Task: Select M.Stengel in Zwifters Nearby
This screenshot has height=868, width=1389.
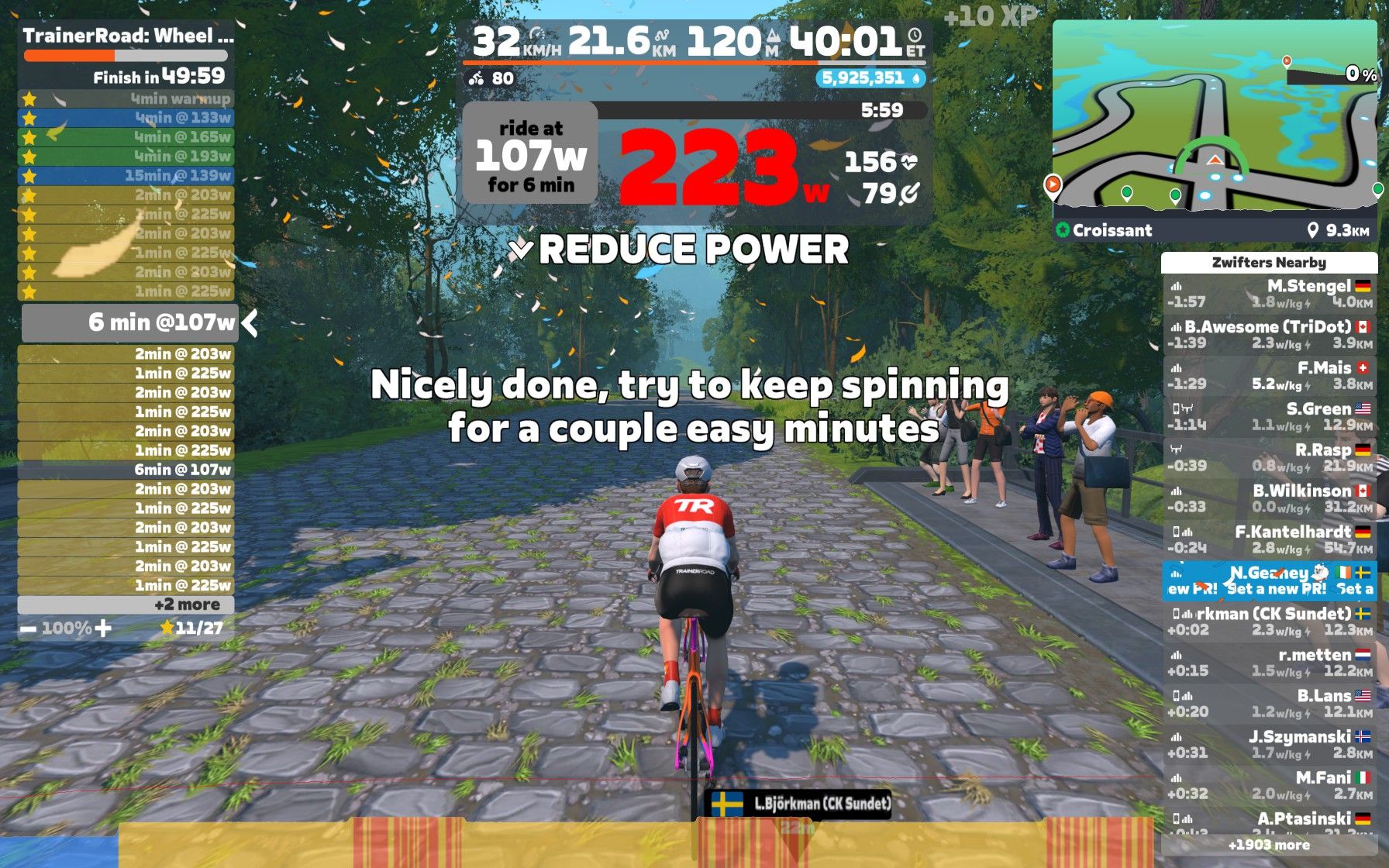Action: (1269, 294)
